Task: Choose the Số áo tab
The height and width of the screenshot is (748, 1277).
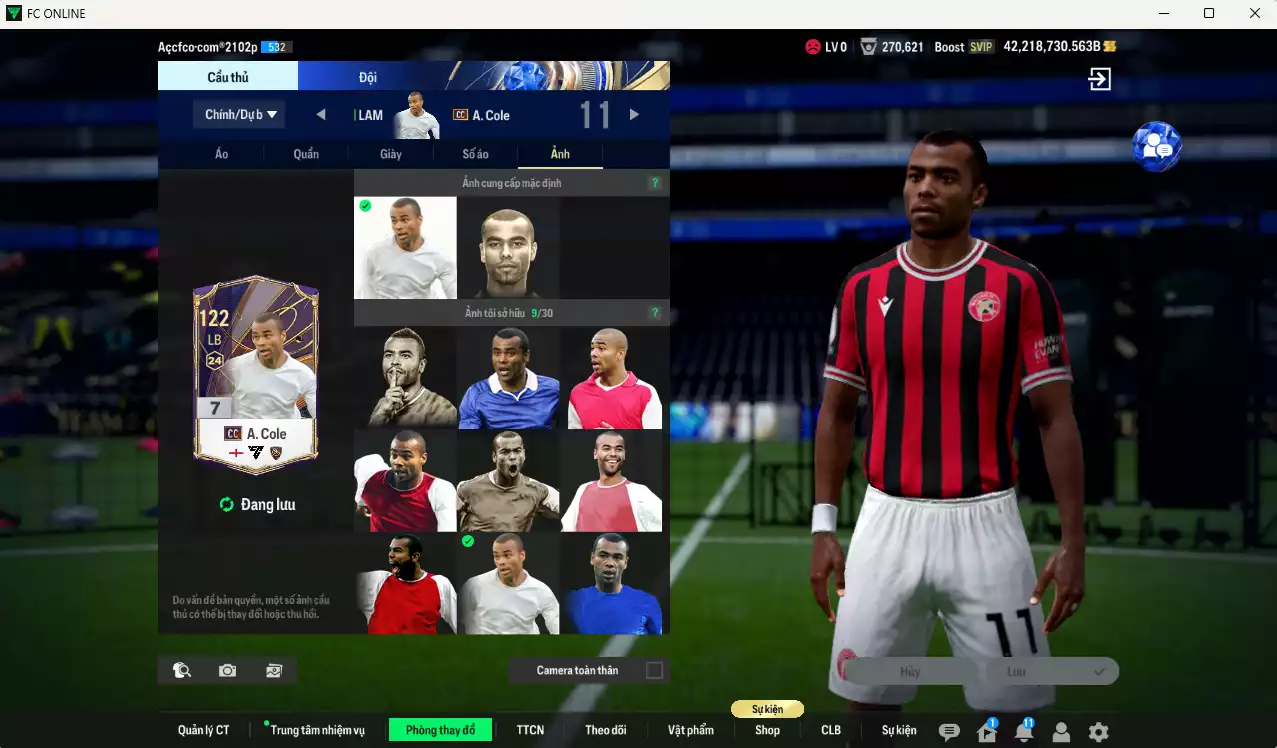Action: point(475,154)
